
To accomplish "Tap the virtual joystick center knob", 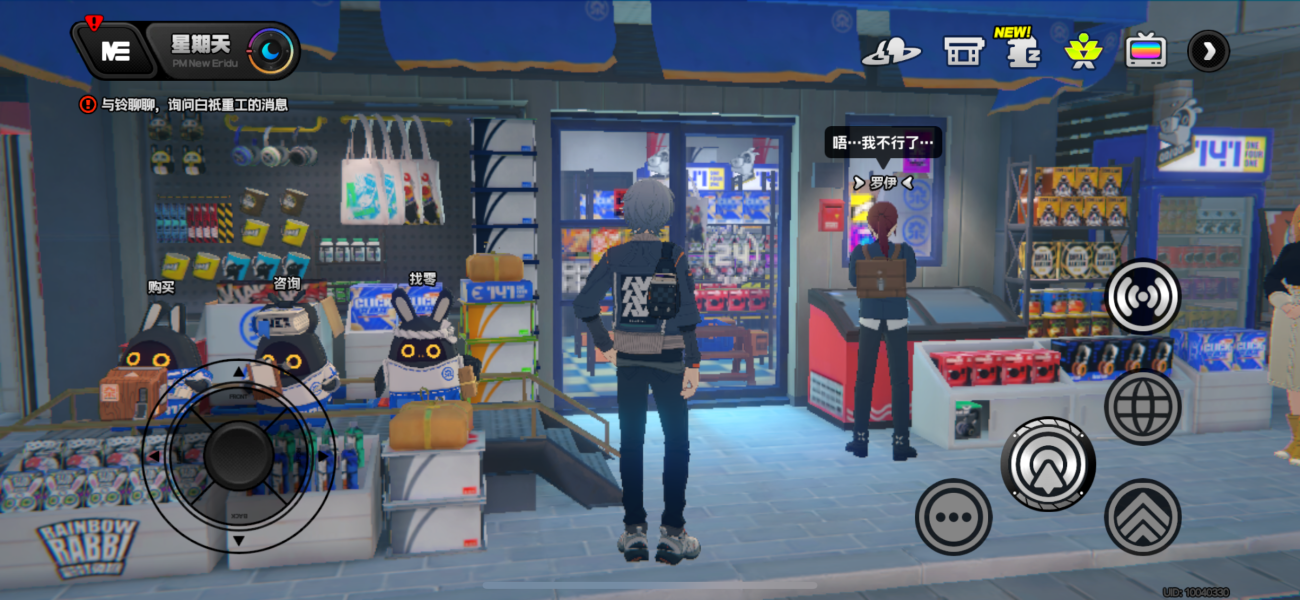I will 238,455.
